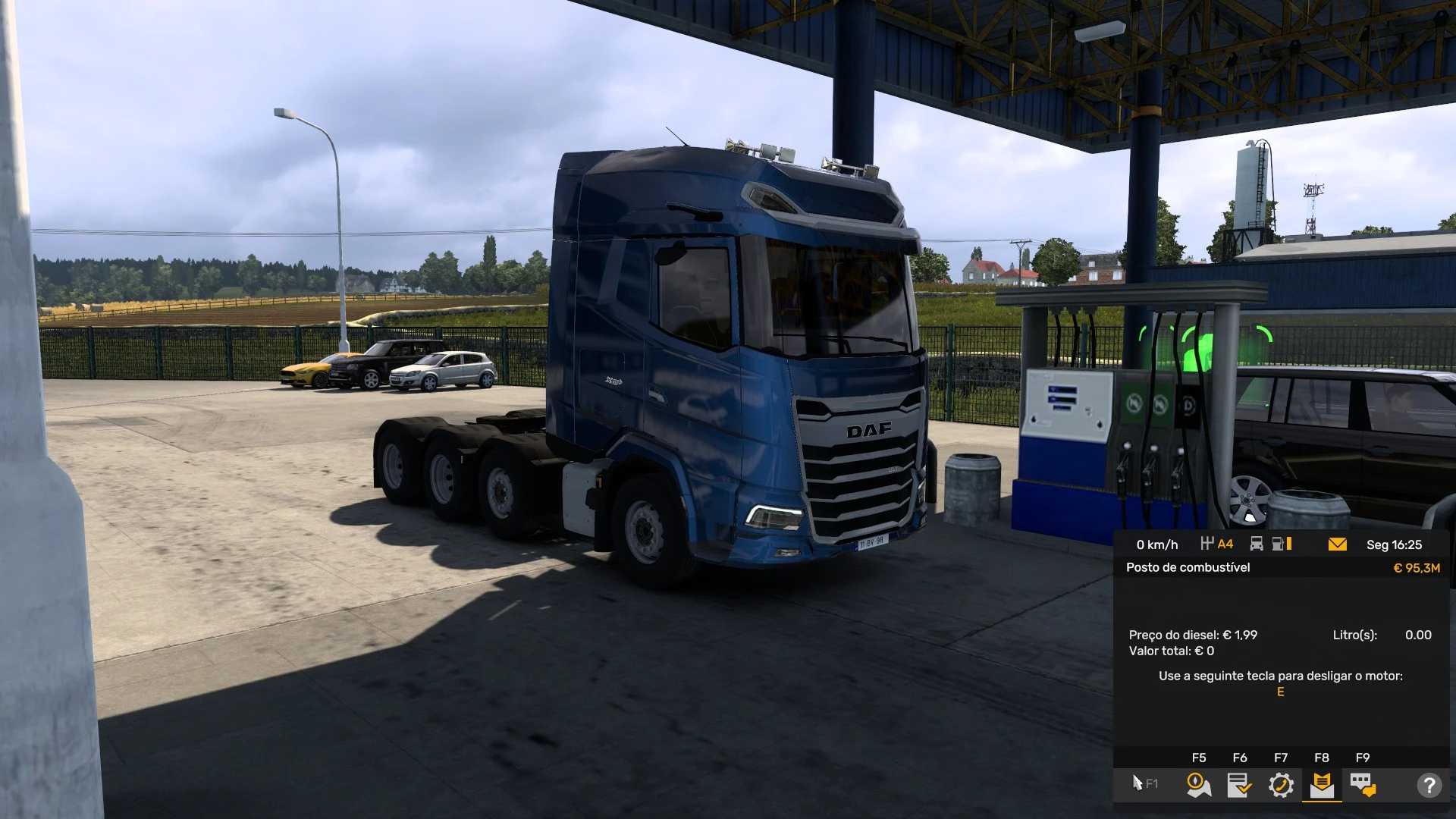Open the navigation map tab
This screenshot has width=1456, height=819.
1198,785
